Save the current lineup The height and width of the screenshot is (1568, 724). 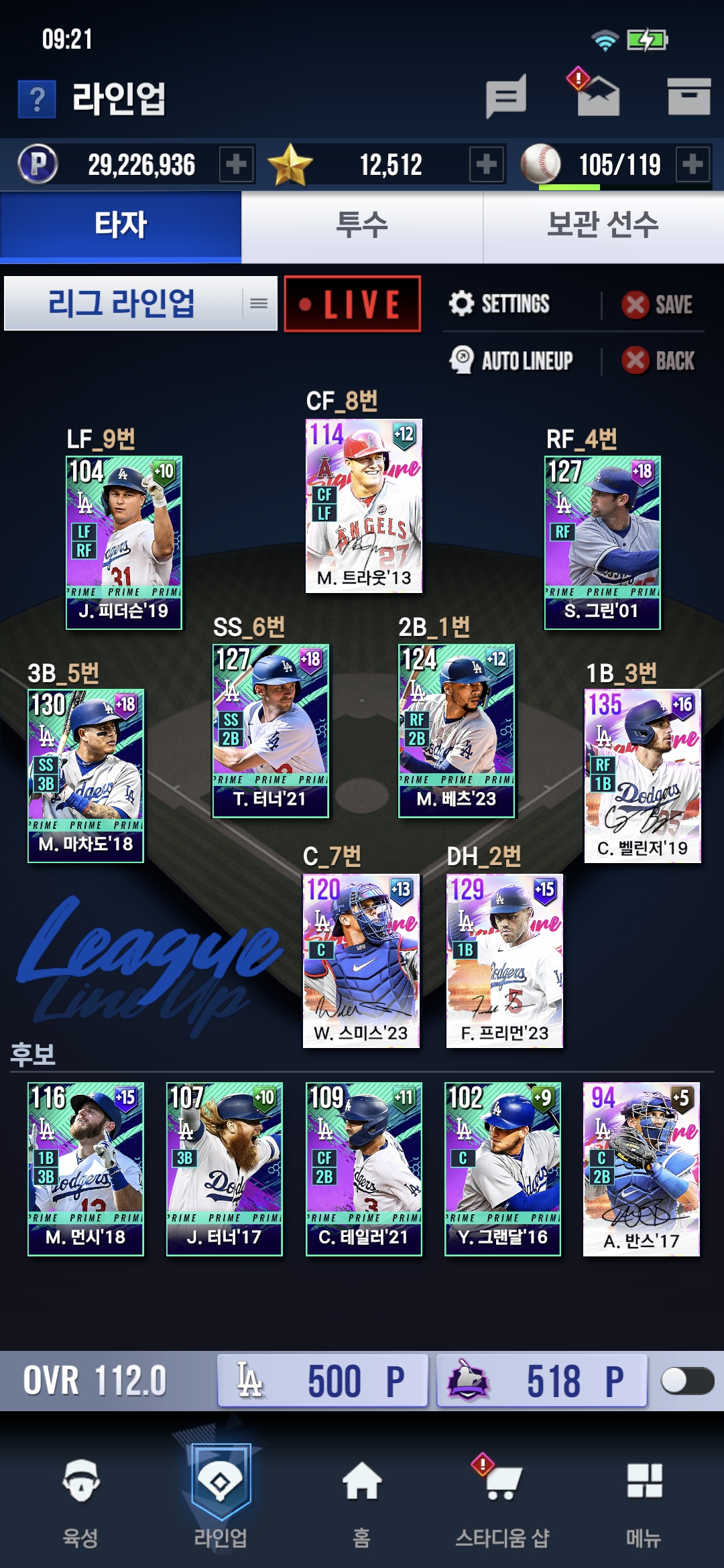[658, 305]
